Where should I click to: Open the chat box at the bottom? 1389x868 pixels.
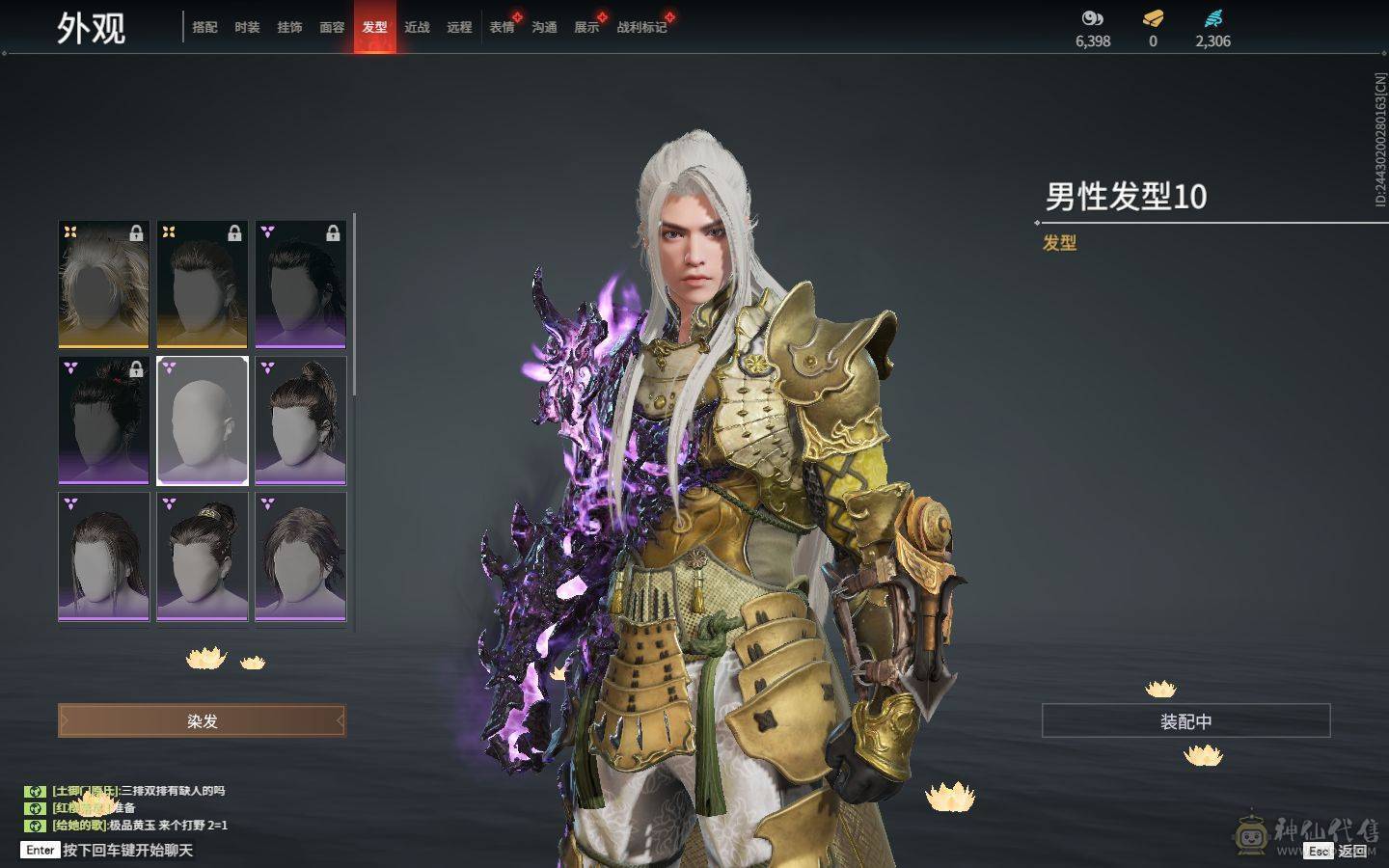click(x=127, y=850)
